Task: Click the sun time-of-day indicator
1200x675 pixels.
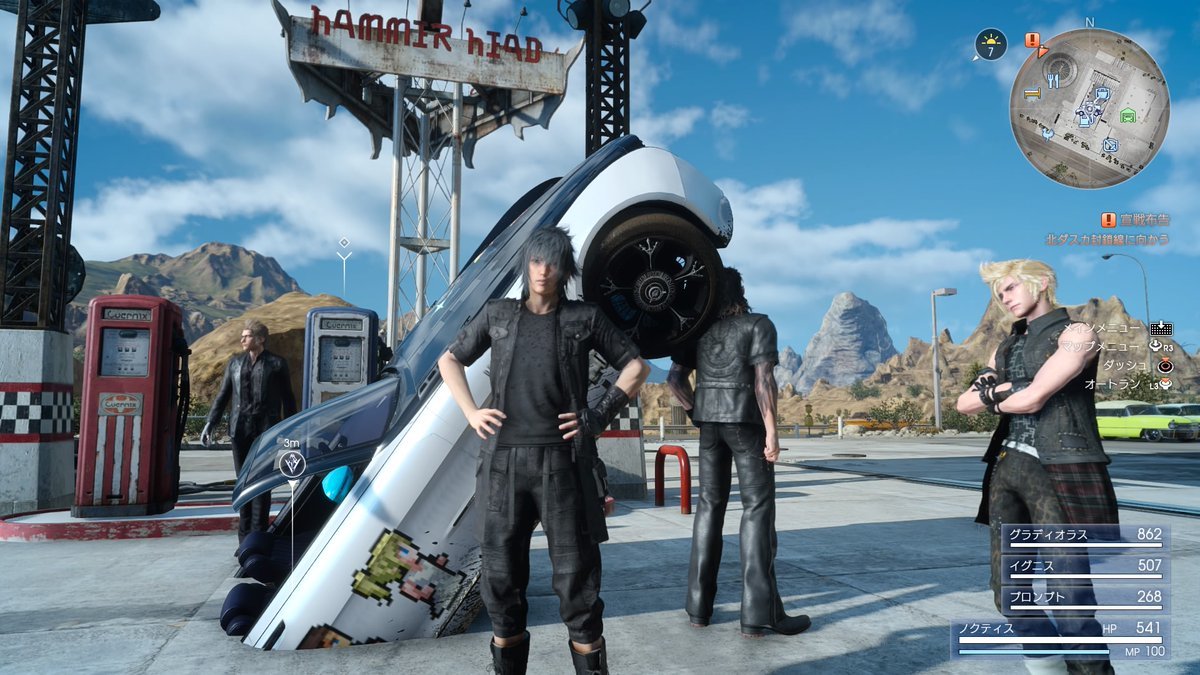Action: point(990,45)
